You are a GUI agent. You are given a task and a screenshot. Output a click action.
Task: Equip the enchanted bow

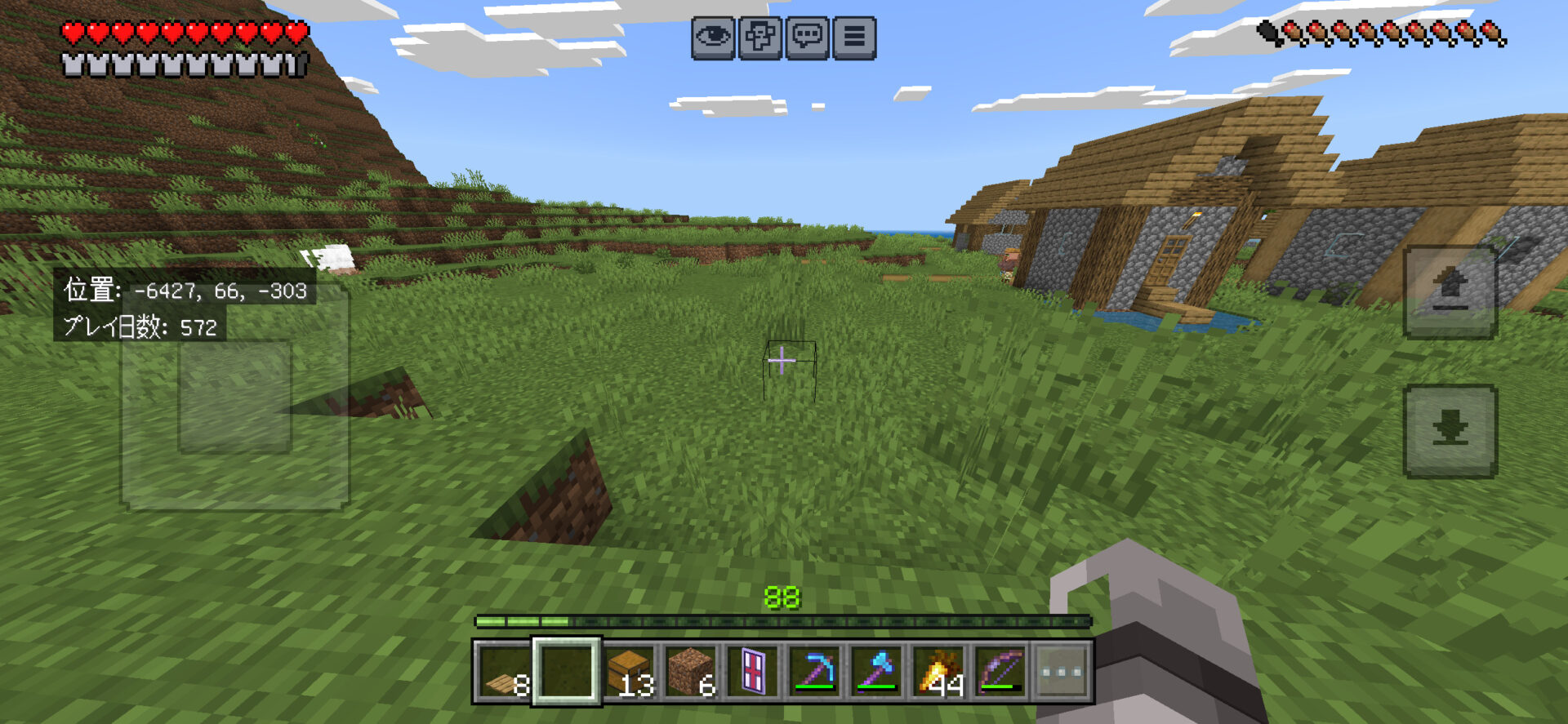click(1001, 673)
